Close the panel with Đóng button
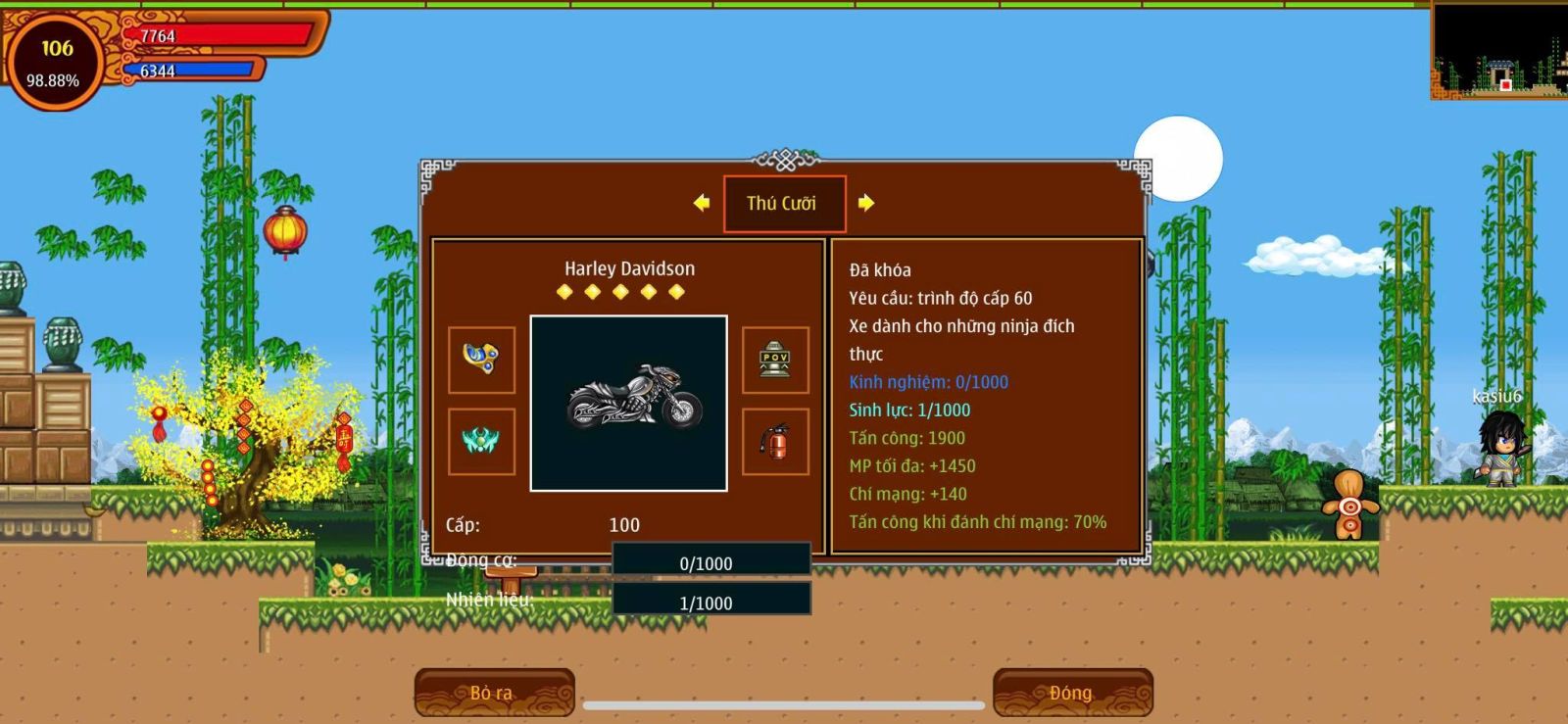Screen dimensions: 1568x724 pos(1071,692)
